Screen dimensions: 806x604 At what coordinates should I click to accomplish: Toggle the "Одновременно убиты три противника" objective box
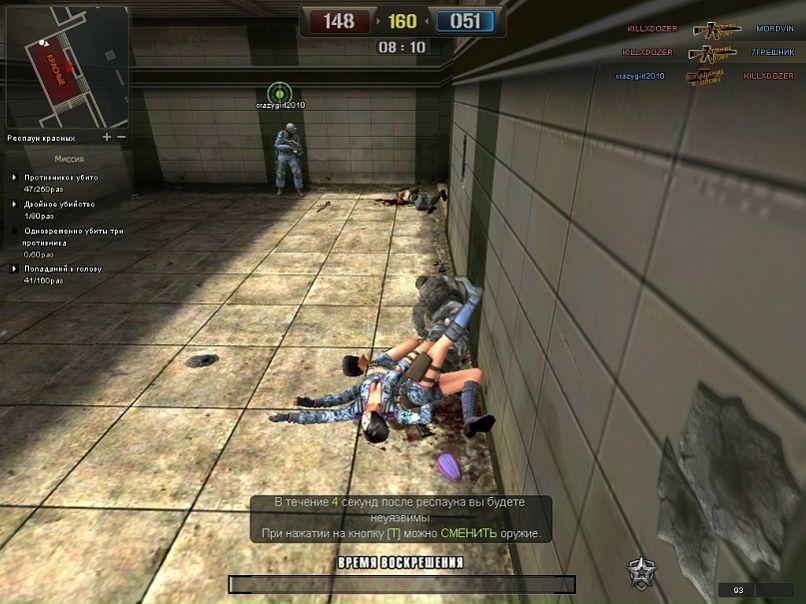(x=14, y=231)
